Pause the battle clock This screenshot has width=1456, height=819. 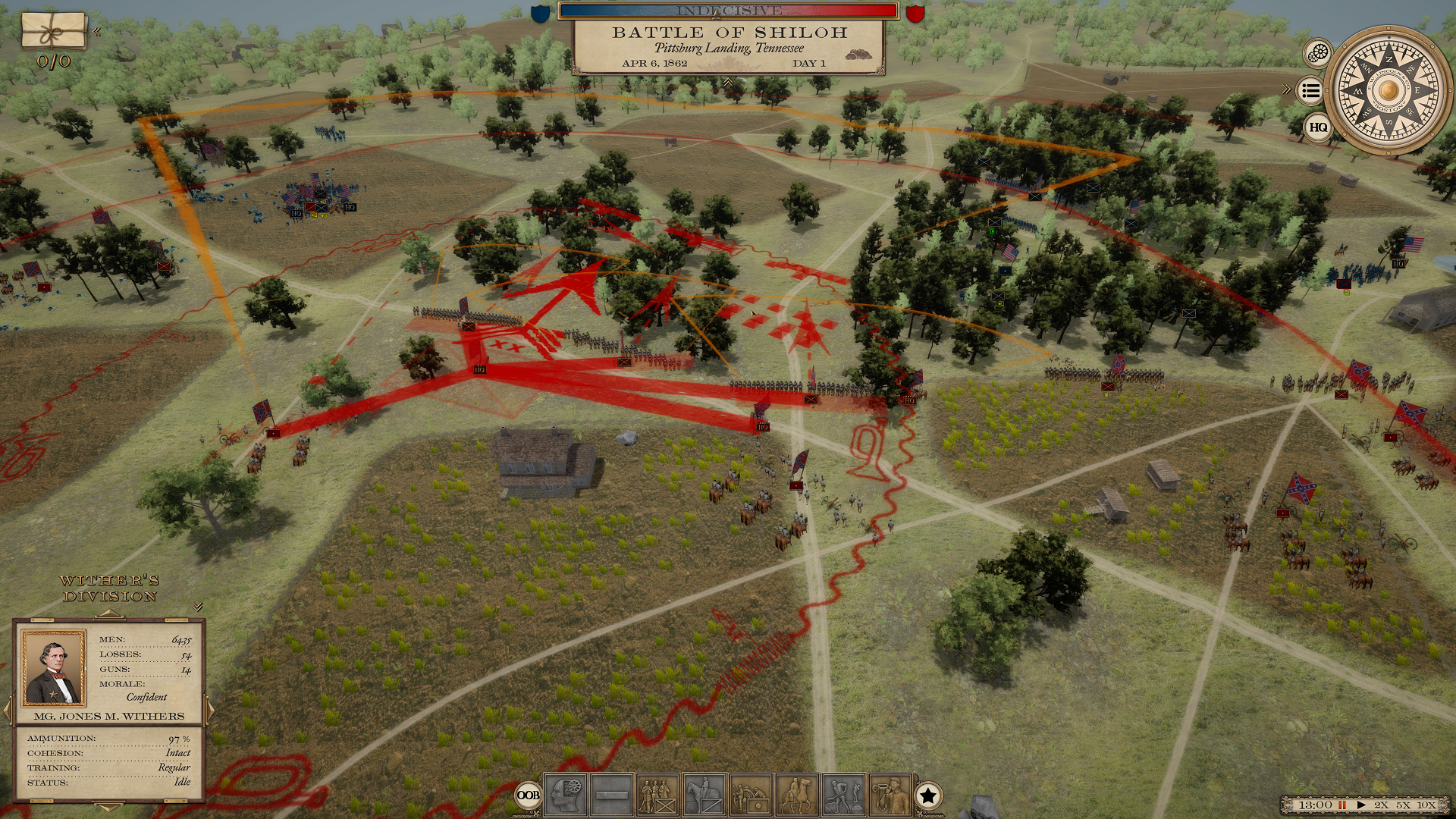tap(1342, 805)
